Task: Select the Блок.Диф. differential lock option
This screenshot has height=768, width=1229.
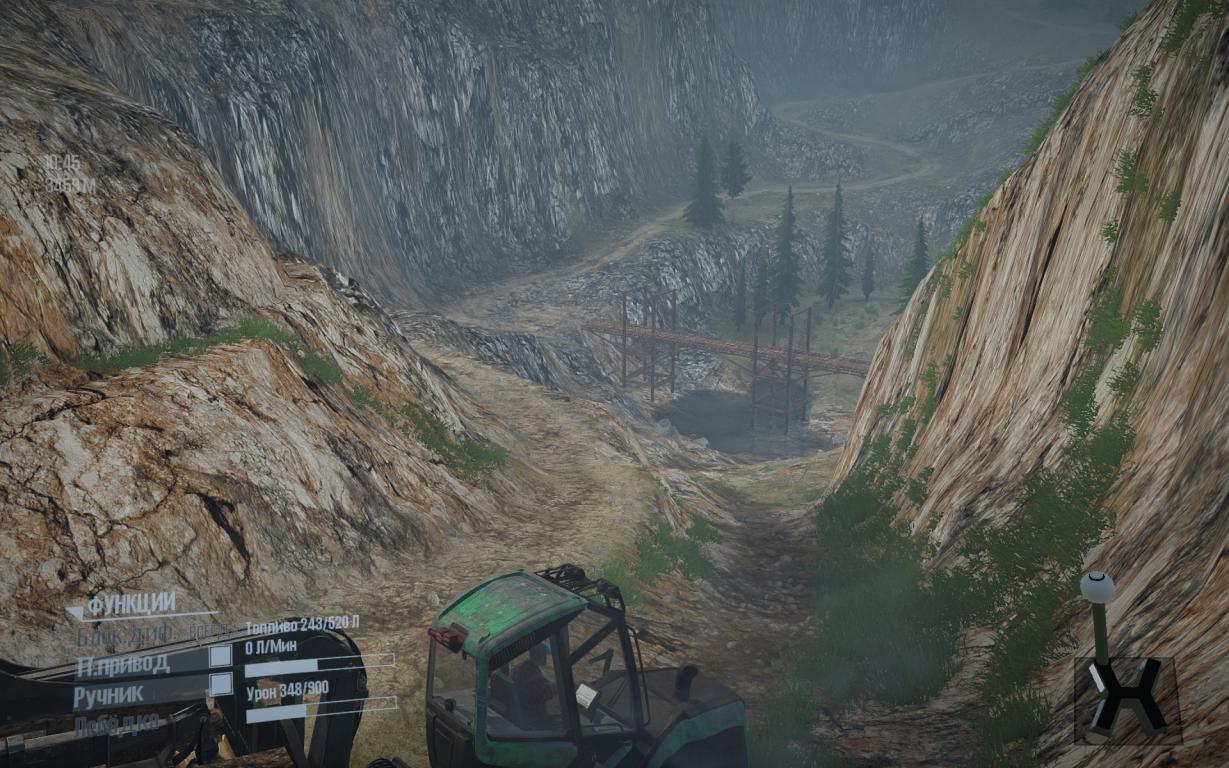Action: pyautogui.click(x=127, y=634)
